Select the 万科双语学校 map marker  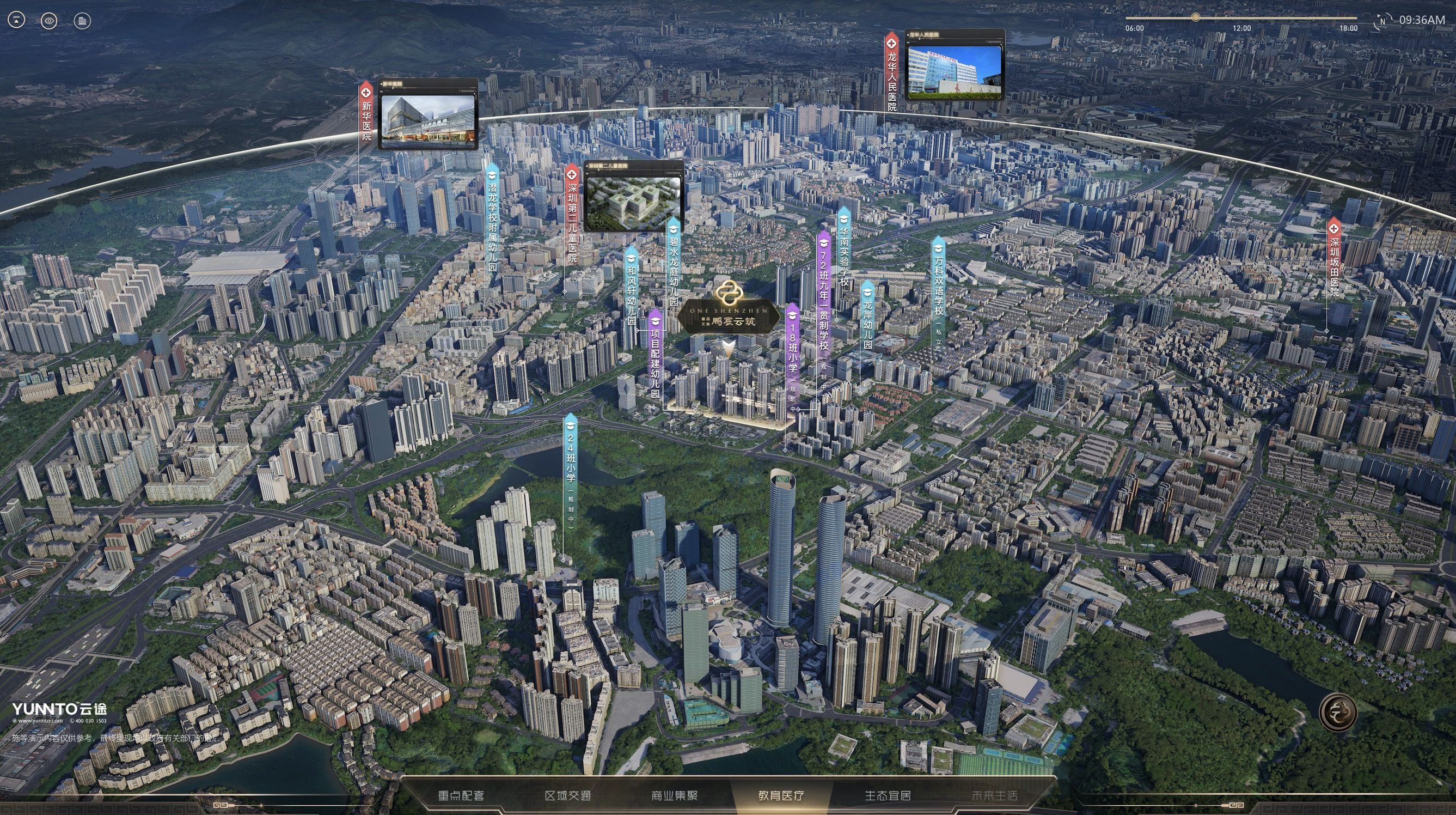pyautogui.click(x=938, y=283)
